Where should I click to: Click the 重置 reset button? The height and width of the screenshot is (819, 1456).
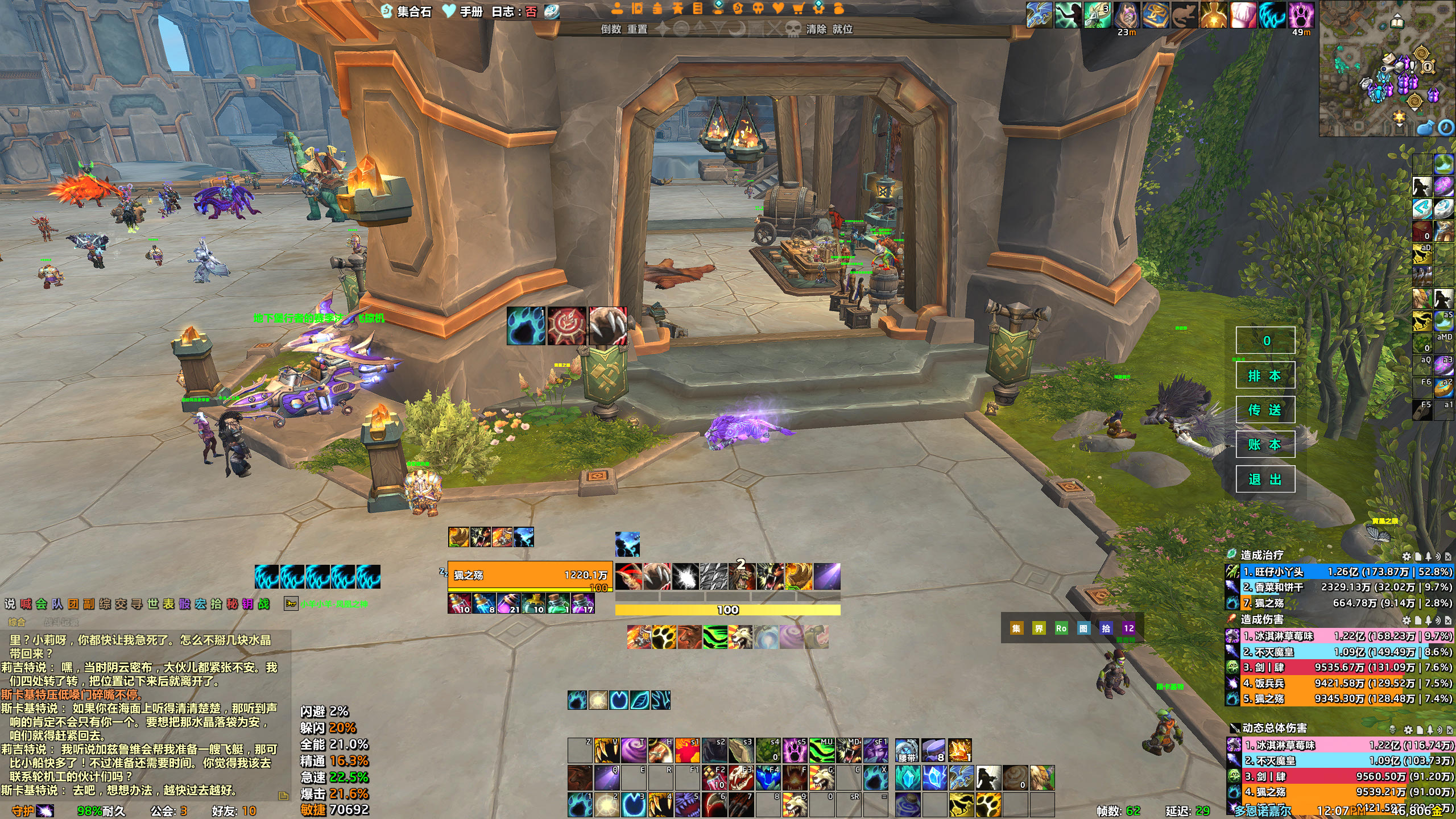[x=637, y=29]
